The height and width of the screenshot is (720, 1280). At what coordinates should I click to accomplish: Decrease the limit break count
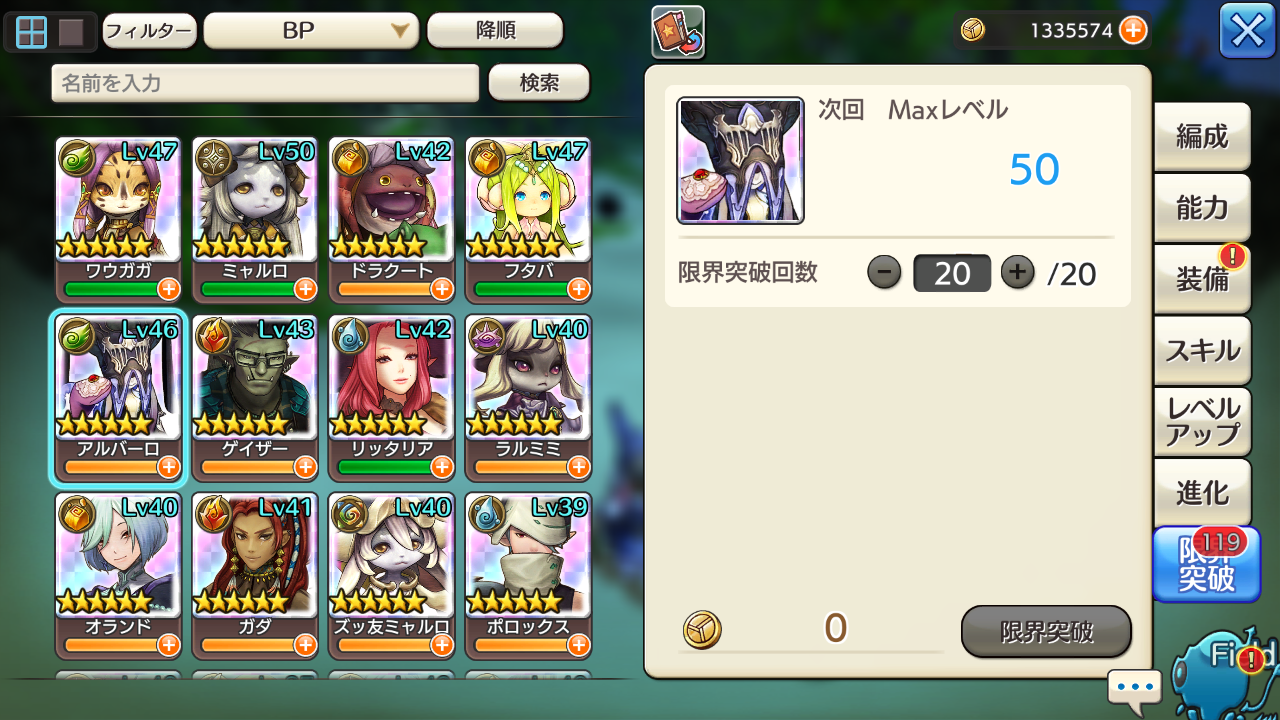coord(884,272)
